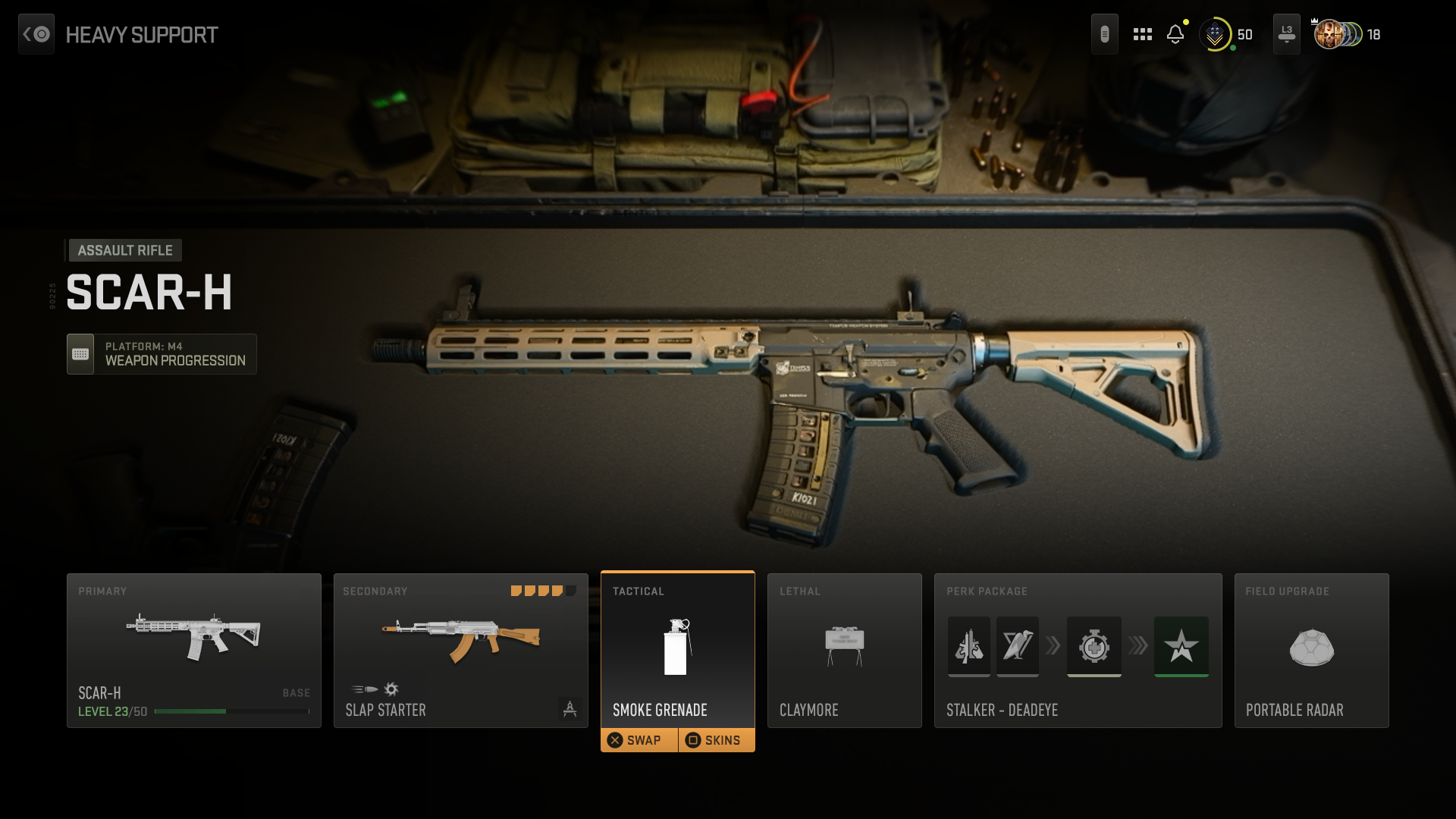Choose the Slap Starter secondary weapon slot
This screenshot has width=1456, height=819.
tap(460, 650)
